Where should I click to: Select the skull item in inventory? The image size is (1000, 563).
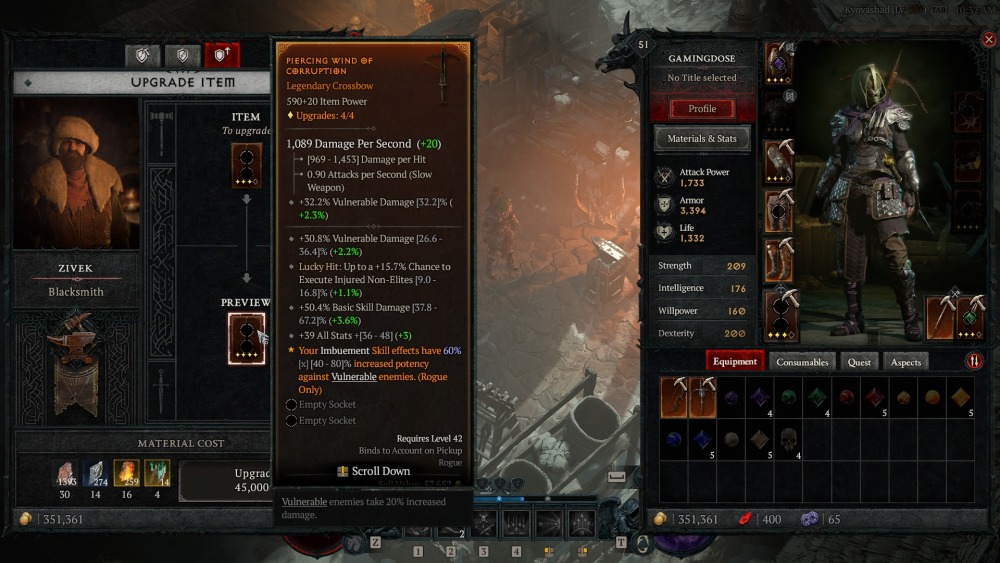point(788,439)
